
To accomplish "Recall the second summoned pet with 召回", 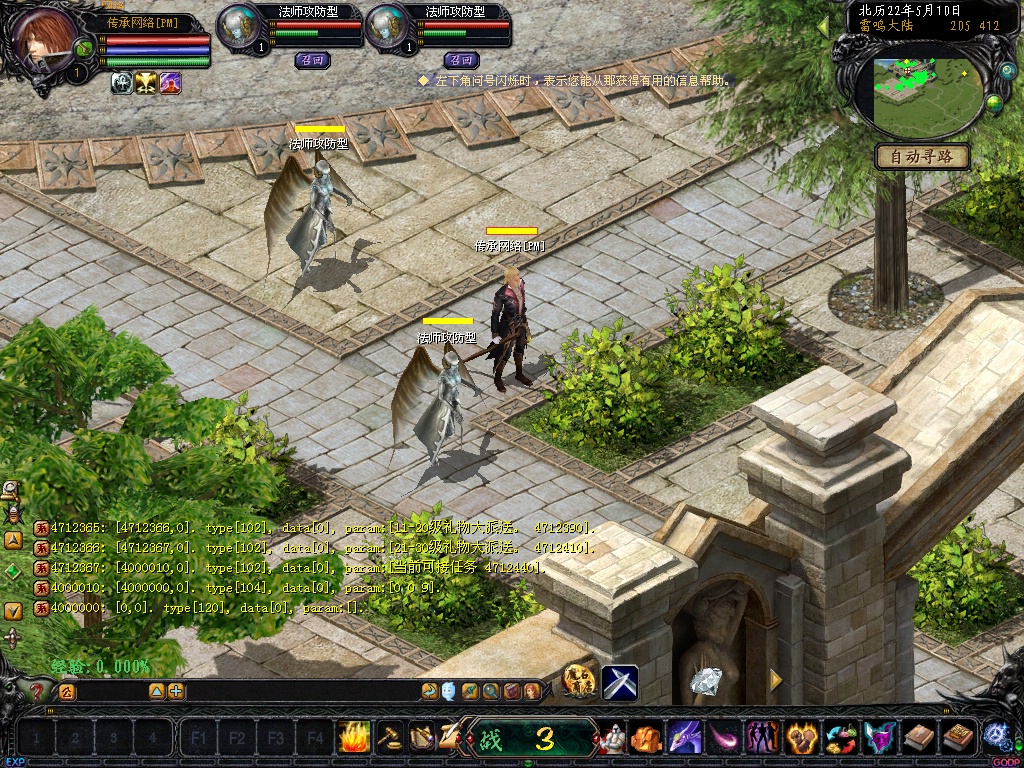I will [x=460, y=60].
